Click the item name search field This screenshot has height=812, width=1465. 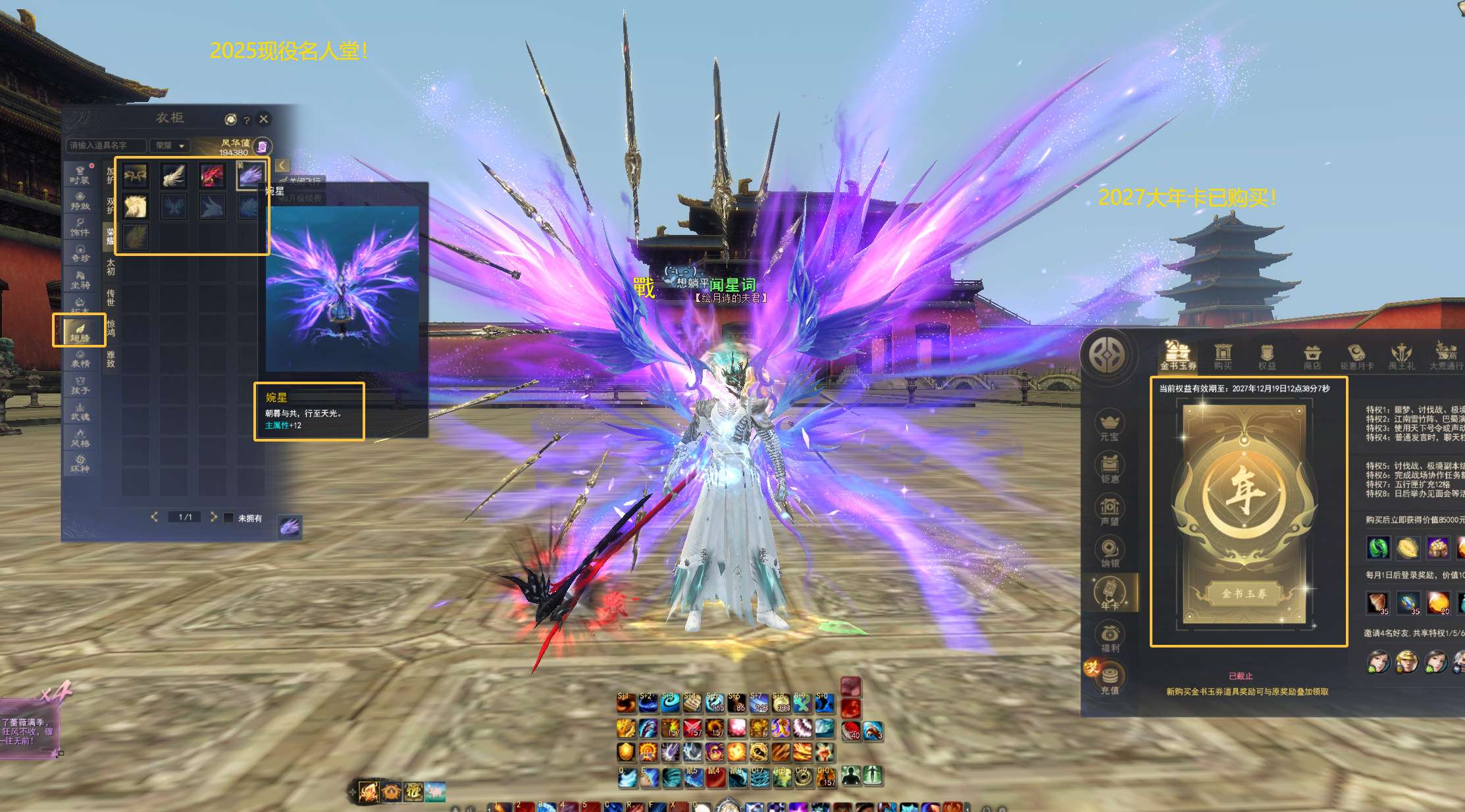tap(106, 145)
